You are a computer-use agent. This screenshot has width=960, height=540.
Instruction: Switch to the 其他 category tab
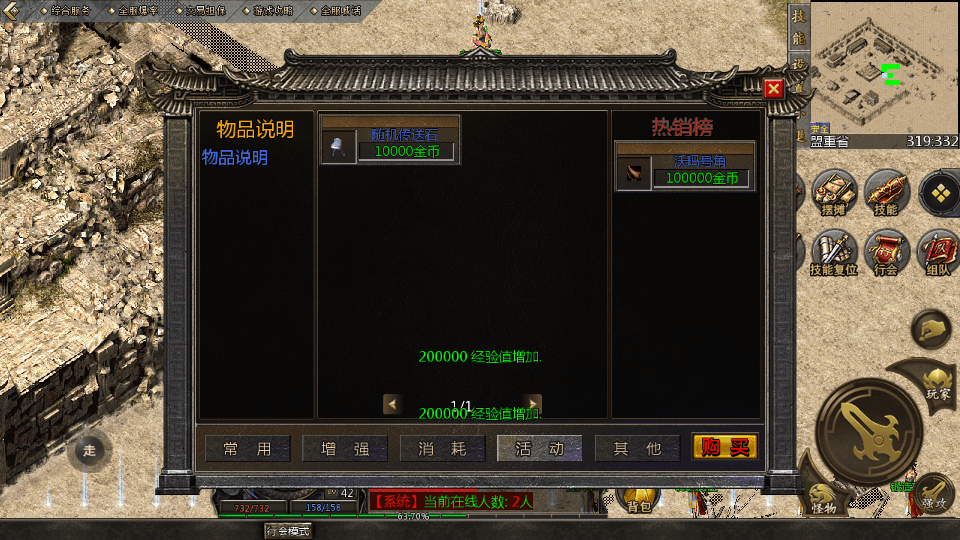[637, 449]
